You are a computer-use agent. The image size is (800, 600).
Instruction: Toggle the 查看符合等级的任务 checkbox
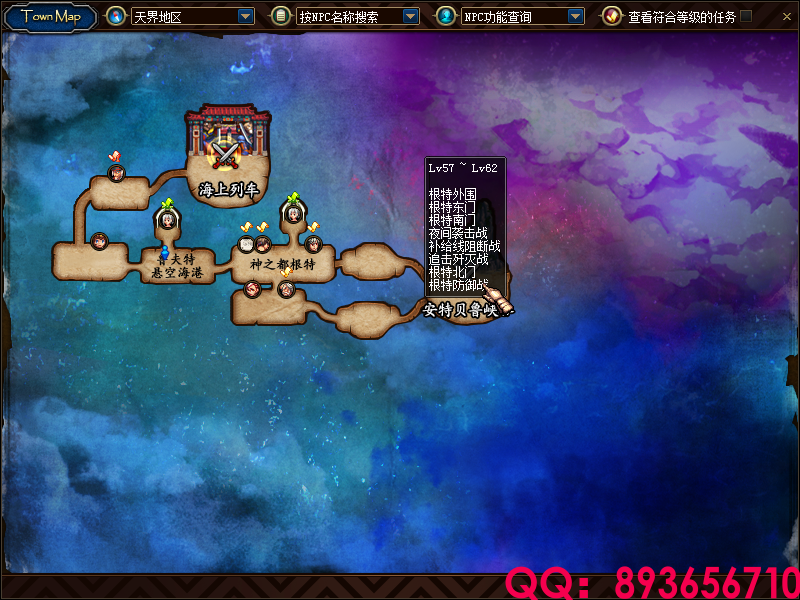[x=746, y=16]
